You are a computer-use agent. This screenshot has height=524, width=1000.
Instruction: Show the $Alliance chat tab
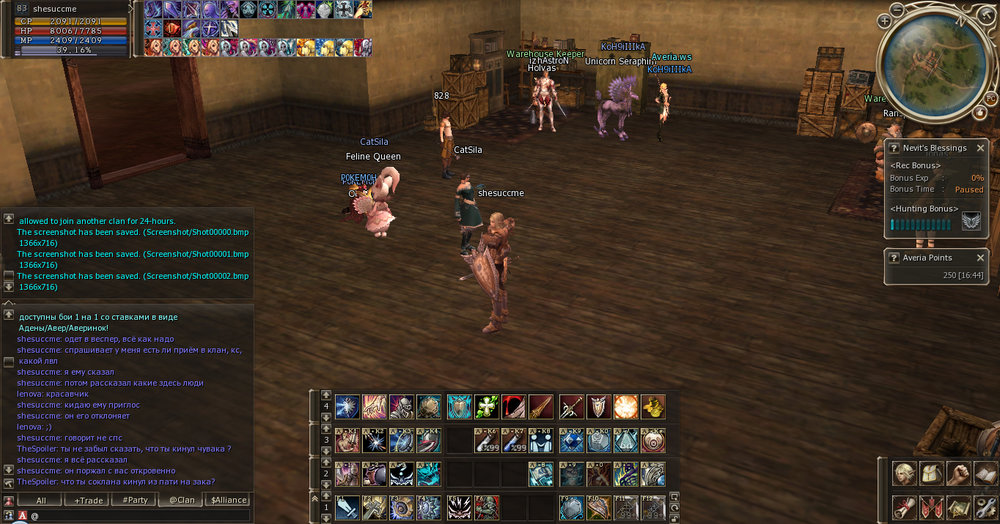pyautogui.click(x=227, y=500)
